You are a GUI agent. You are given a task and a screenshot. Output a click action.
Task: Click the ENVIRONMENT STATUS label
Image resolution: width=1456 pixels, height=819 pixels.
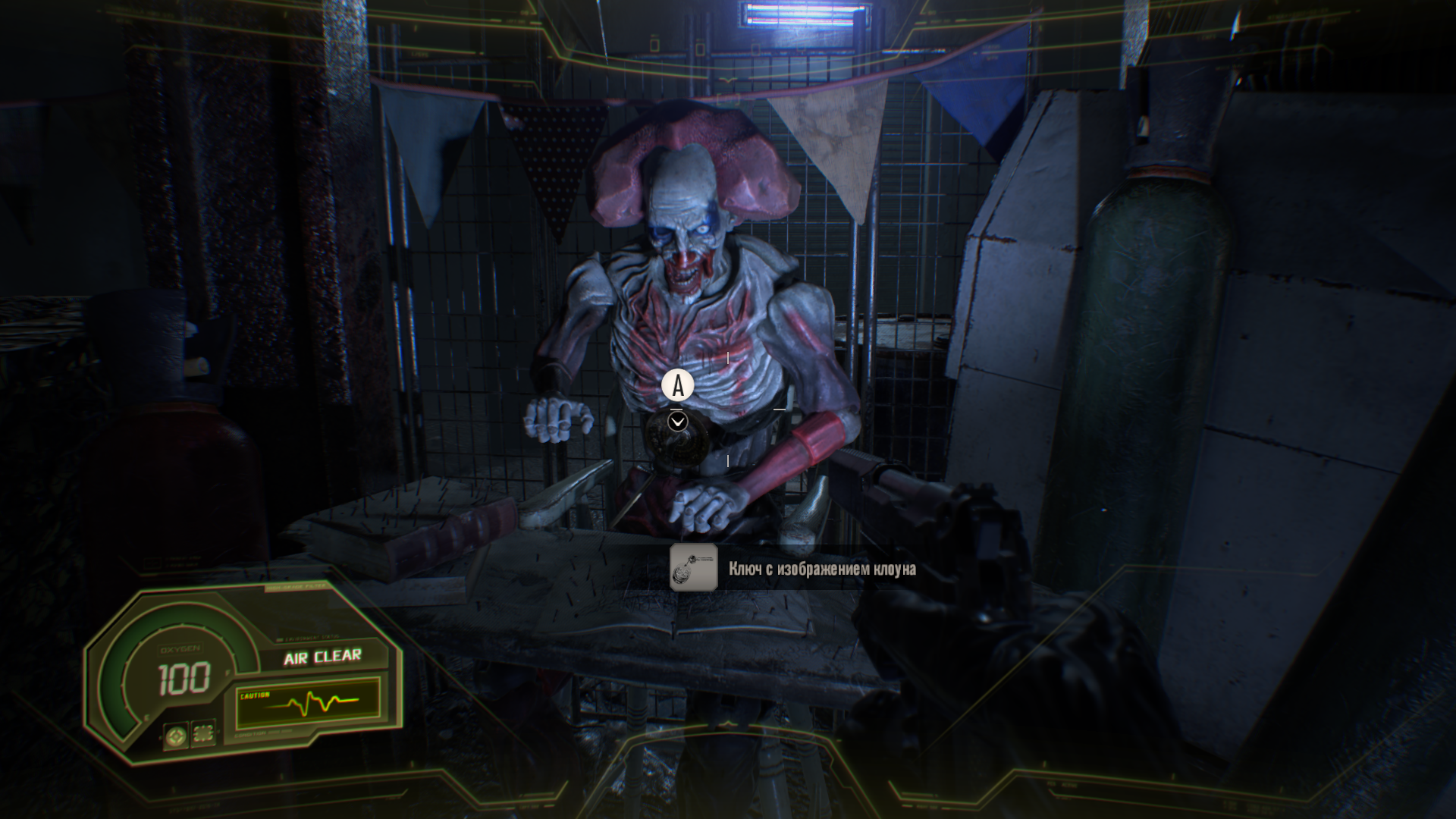pyautogui.click(x=312, y=638)
